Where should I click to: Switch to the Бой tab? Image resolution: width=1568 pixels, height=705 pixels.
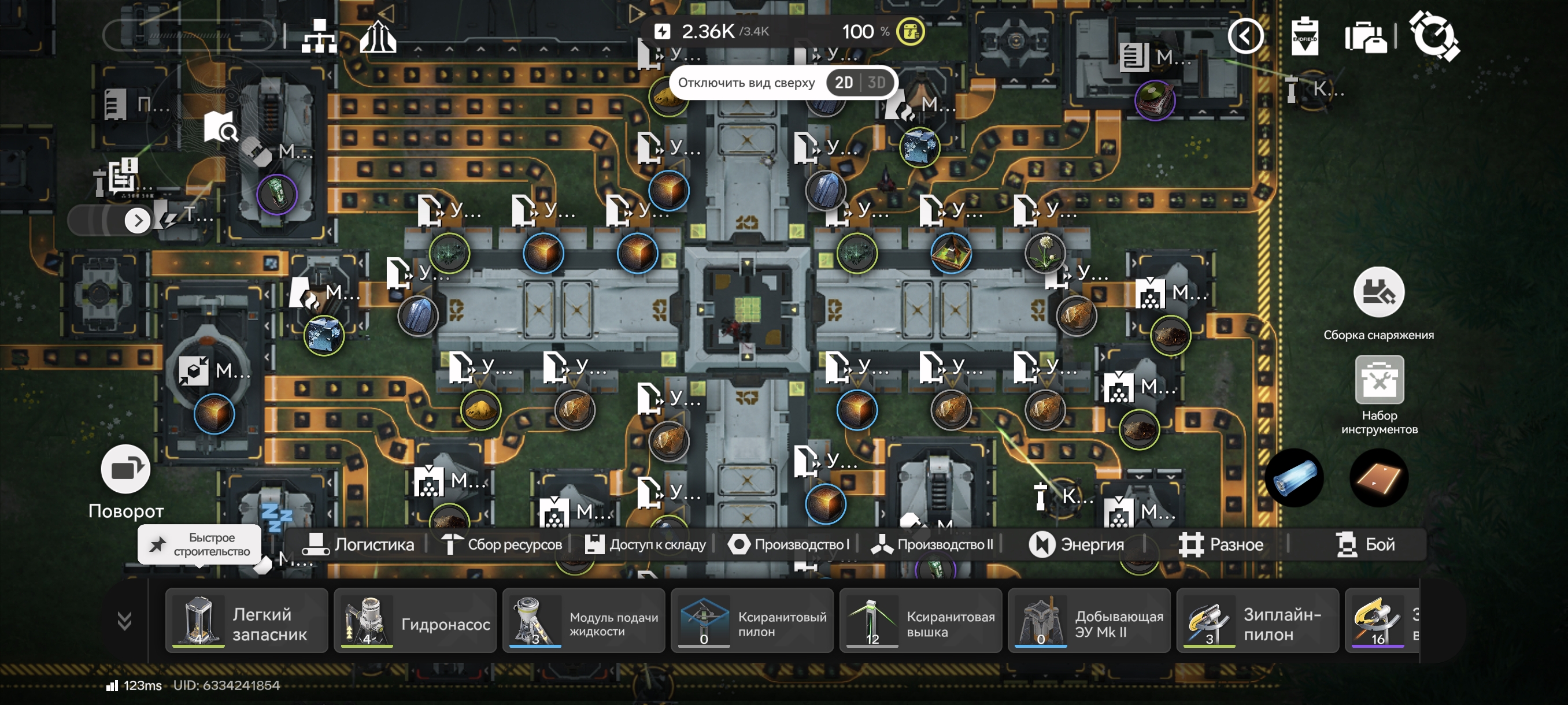coord(1365,544)
